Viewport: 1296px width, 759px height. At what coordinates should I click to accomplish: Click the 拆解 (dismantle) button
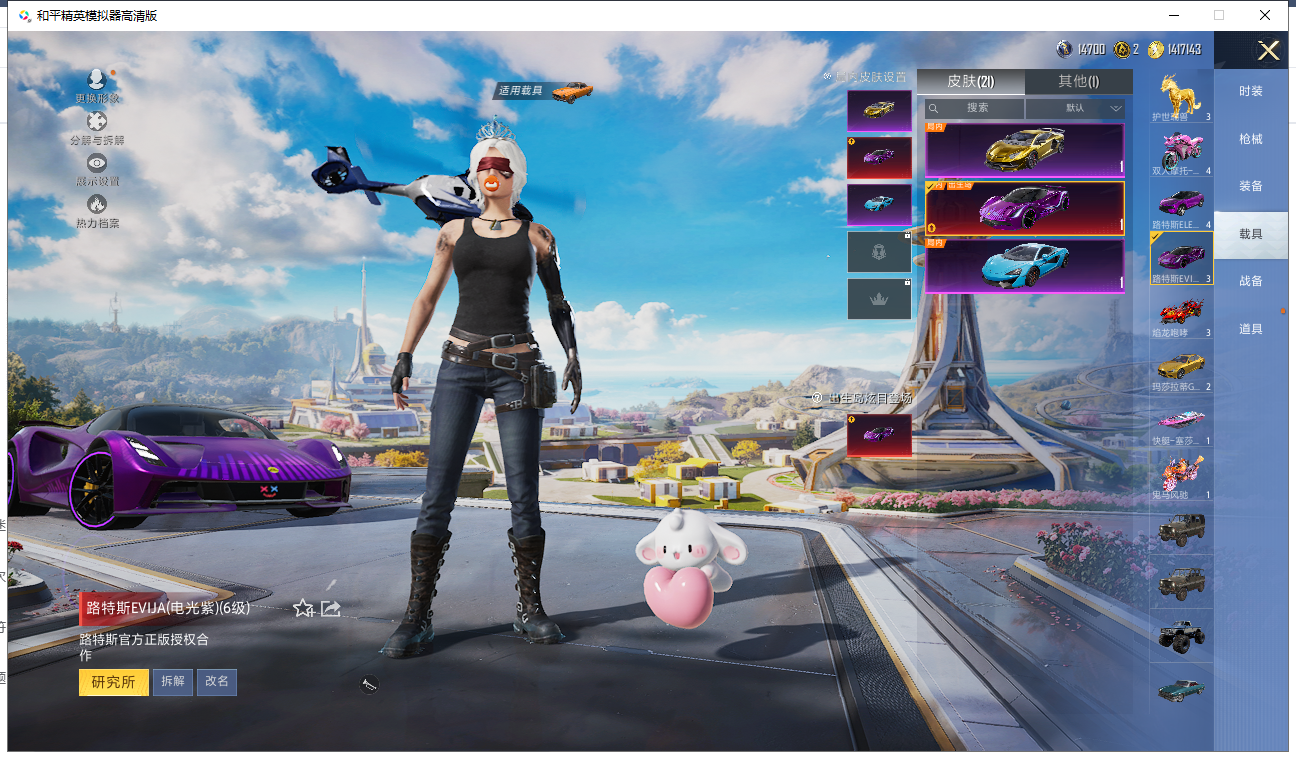pyautogui.click(x=173, y=682)
